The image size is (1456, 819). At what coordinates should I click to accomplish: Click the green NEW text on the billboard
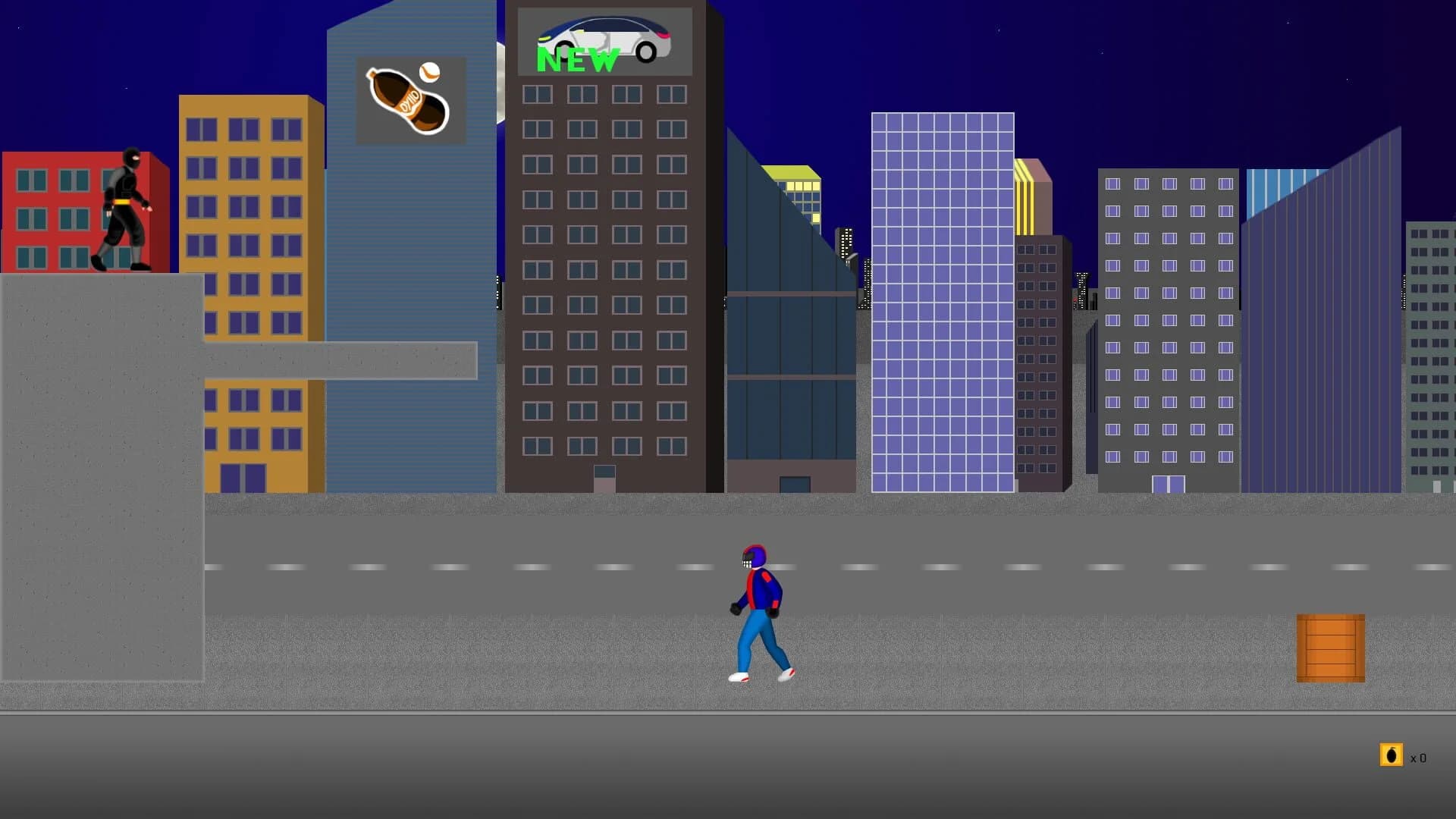pyautogui.click(x=576, y=59)
